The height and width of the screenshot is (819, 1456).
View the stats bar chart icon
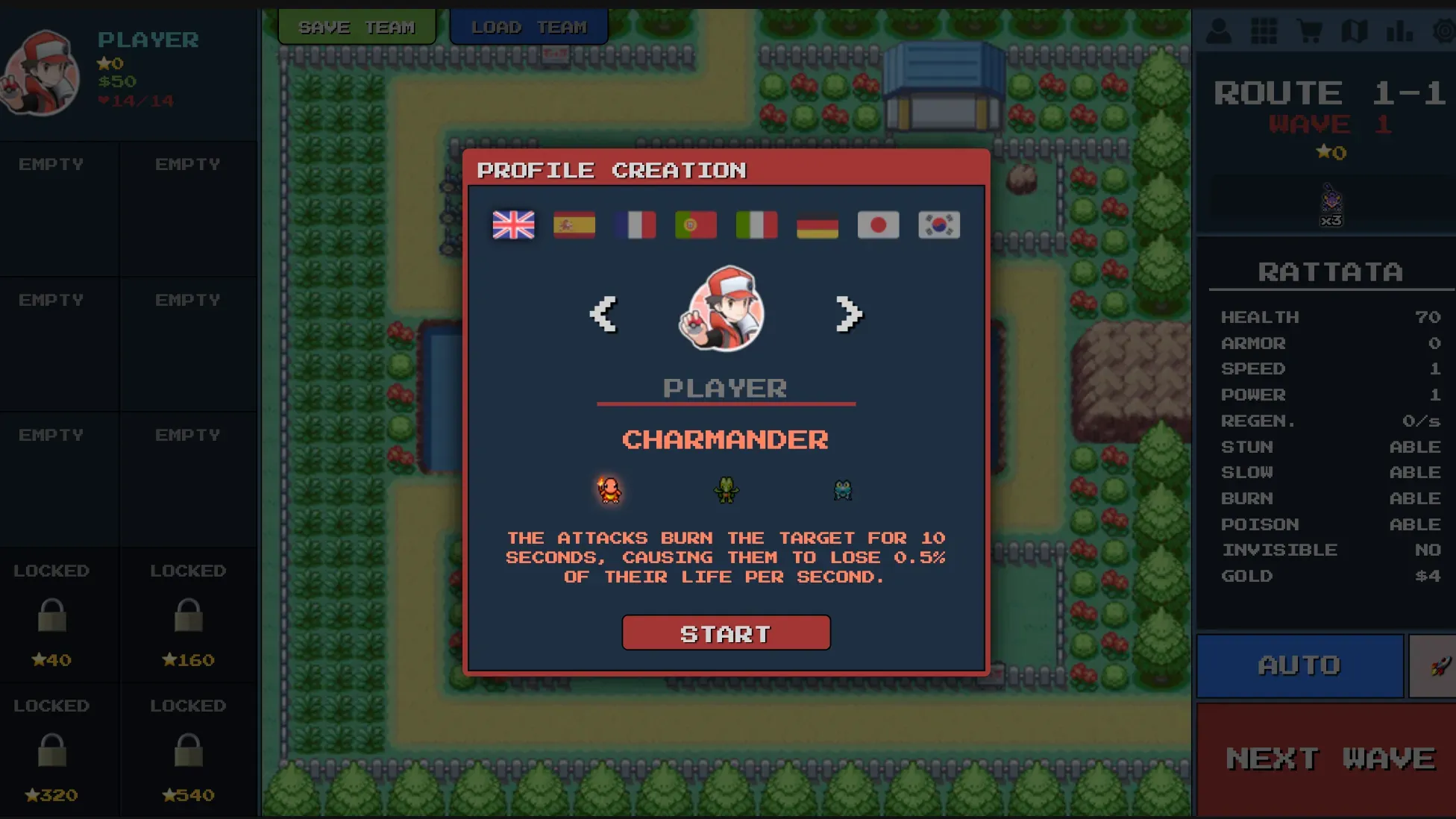click(x=1401, y=31)
